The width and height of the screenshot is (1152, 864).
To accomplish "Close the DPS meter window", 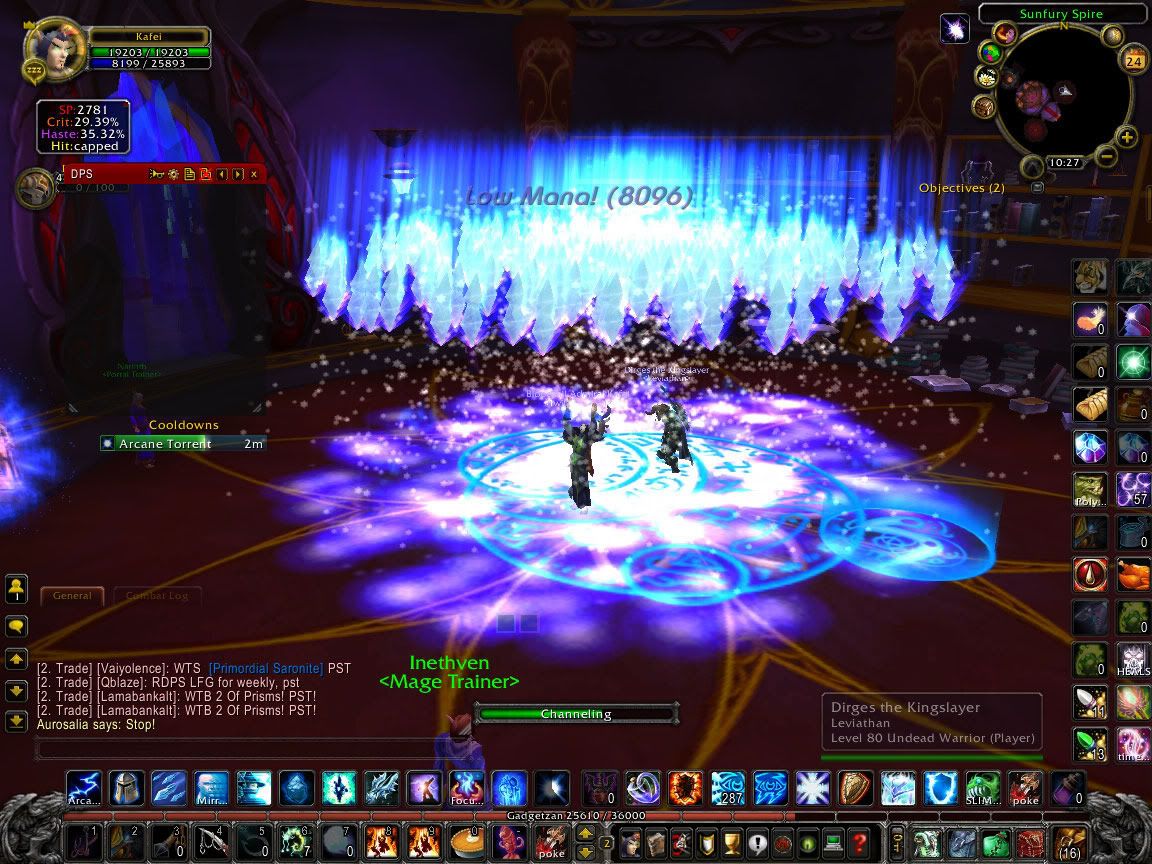I will pos(254,174).
